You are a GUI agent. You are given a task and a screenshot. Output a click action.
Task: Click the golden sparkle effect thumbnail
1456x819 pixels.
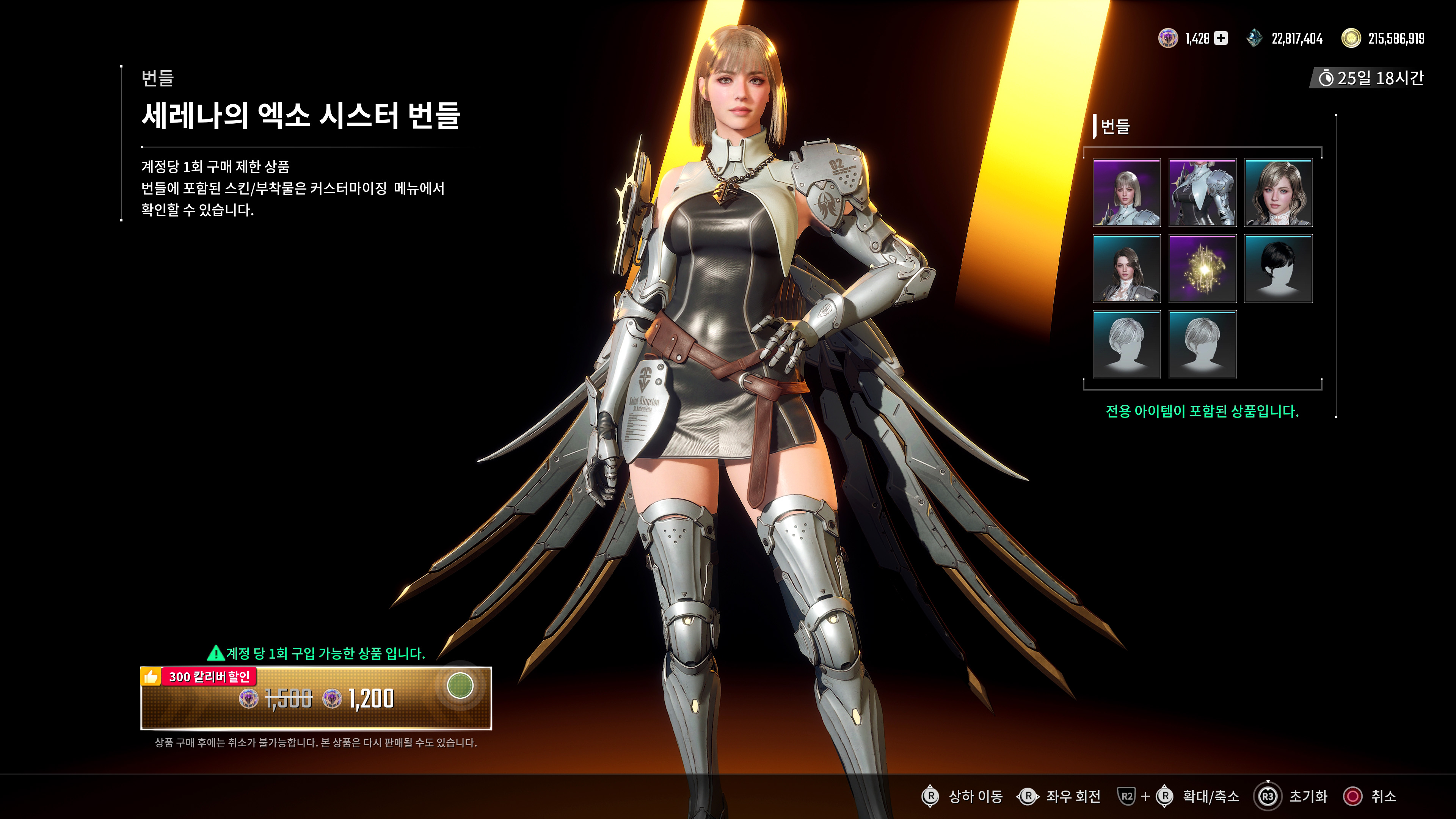[x=1202, y=268]
